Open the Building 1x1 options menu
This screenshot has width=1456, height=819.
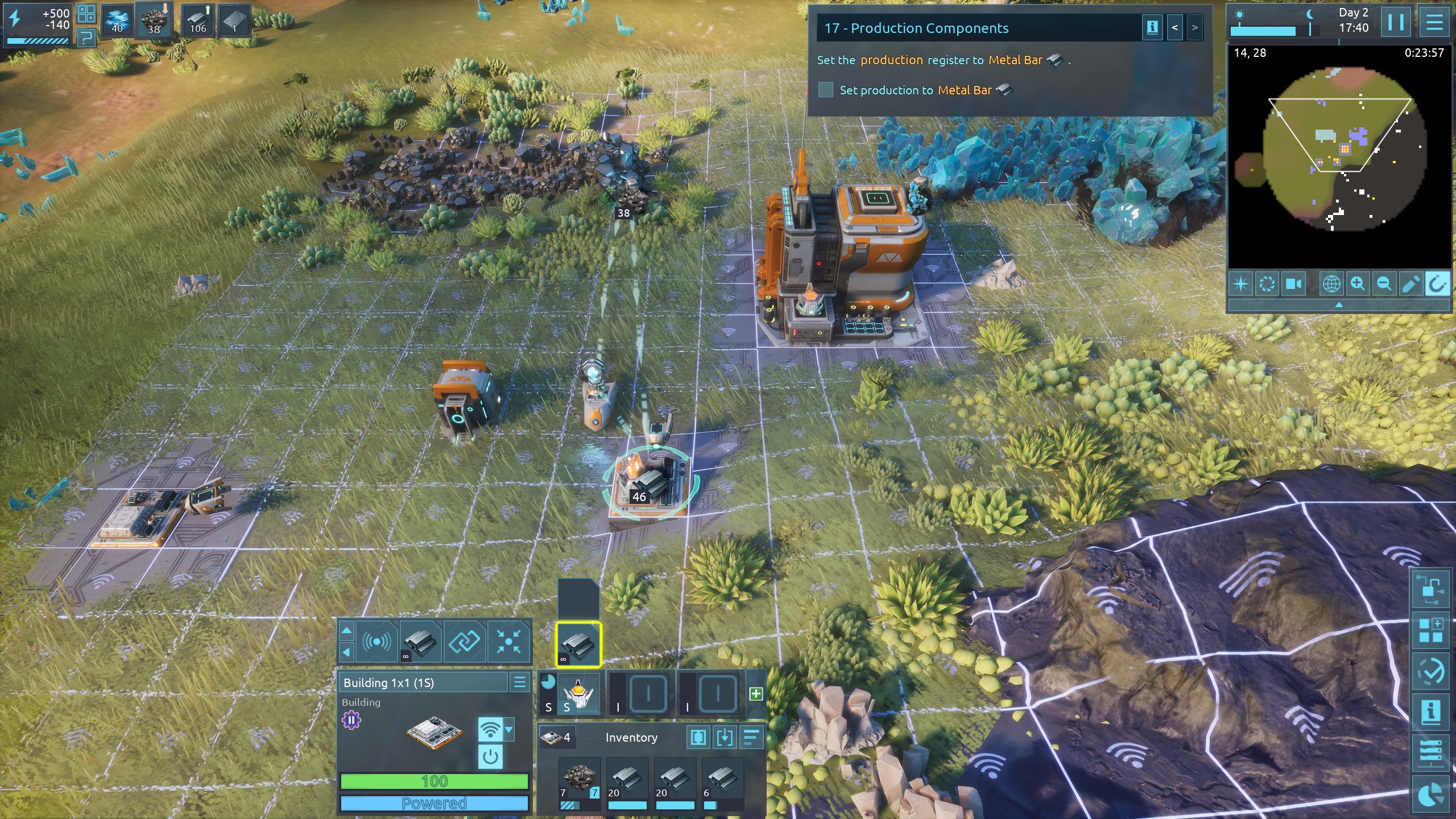pos(519,682)
